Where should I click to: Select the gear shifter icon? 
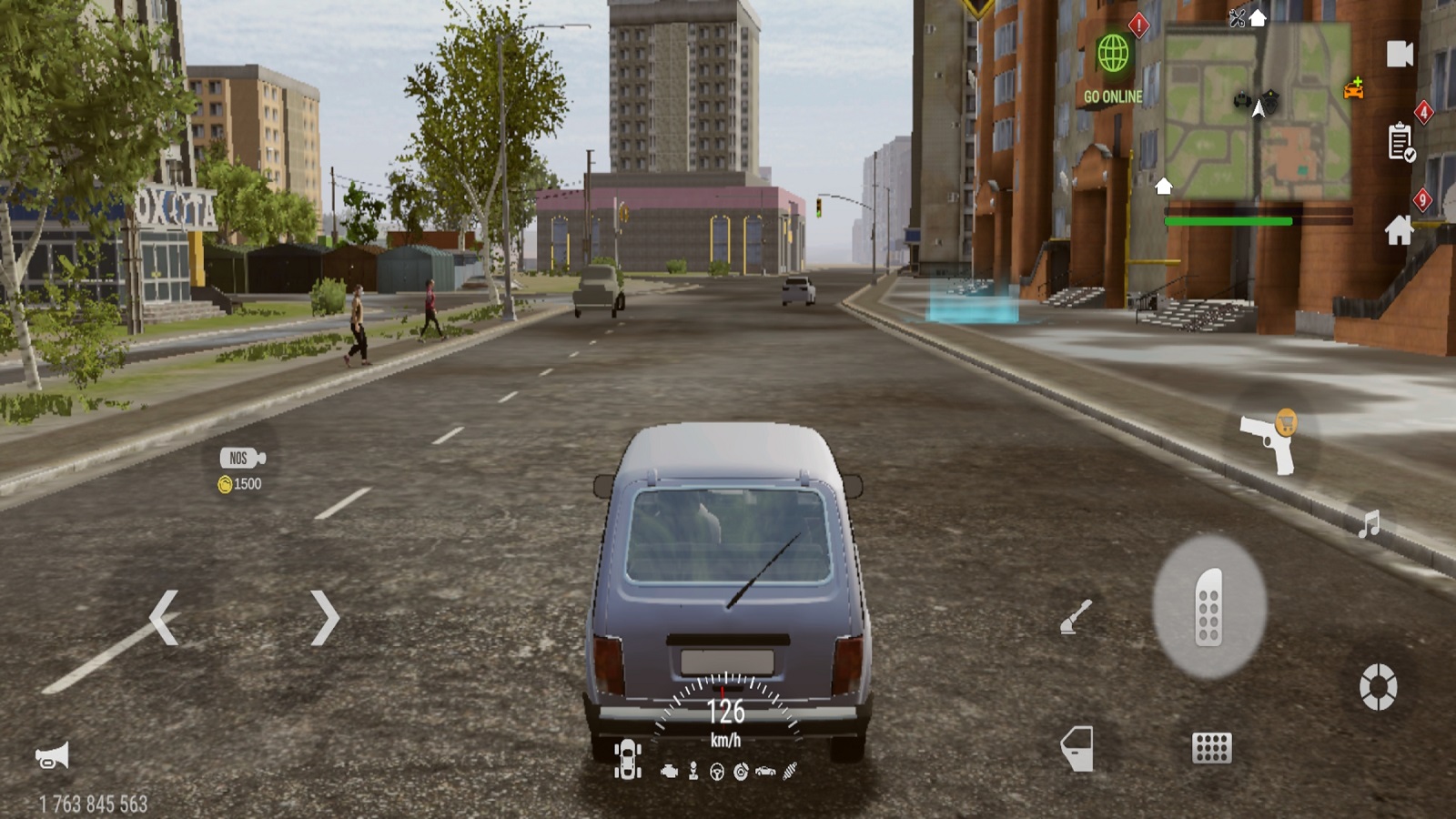pos(693,772)
